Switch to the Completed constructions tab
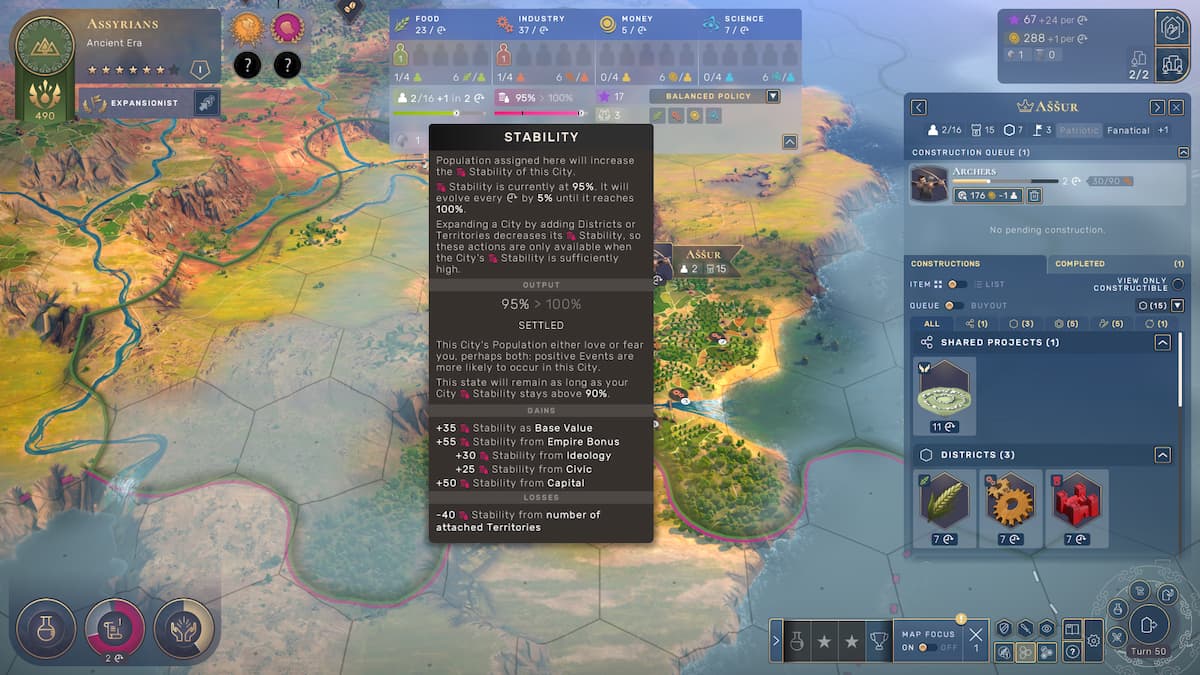Image resolution: width=1200 pixels, height=675 pixels. click(x=1080, y=264)
